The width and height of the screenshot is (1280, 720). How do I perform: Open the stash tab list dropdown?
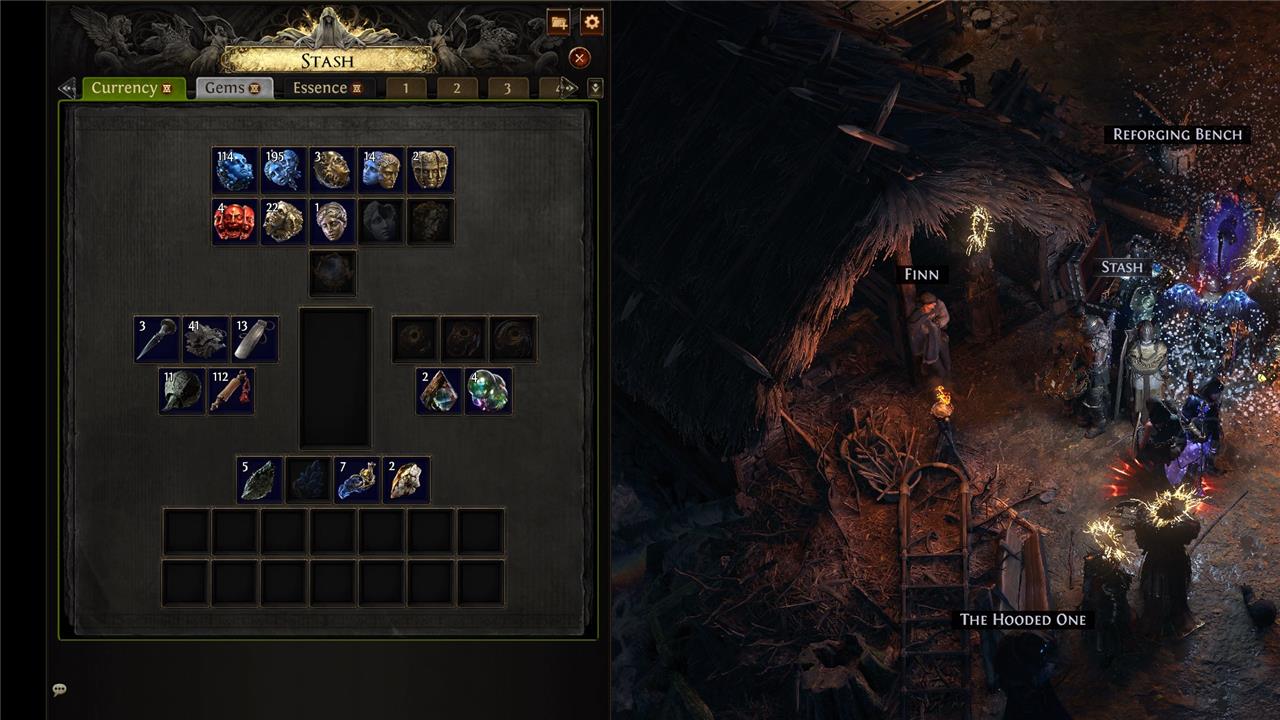coord(595,88)
